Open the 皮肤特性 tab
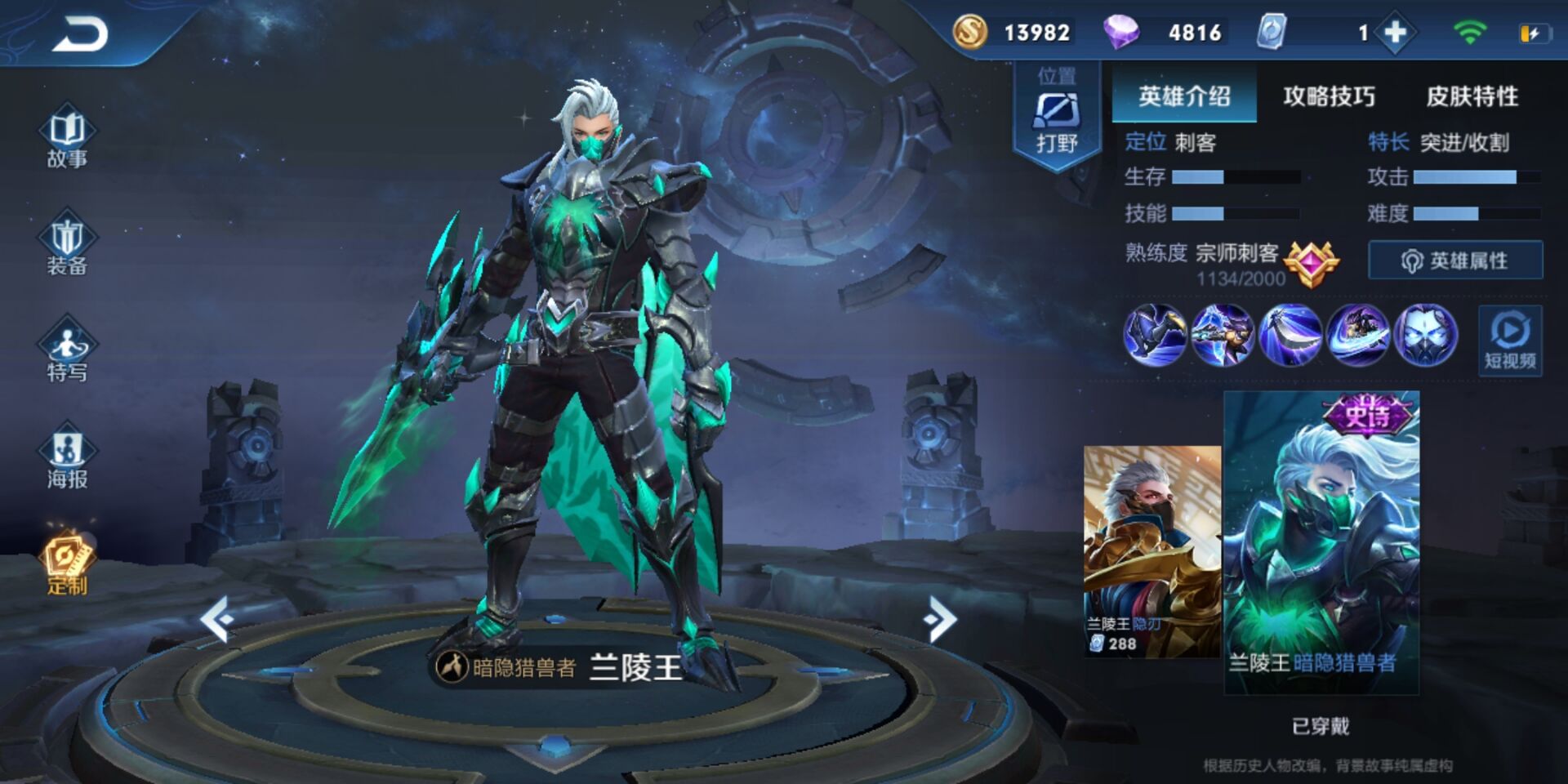1568x784 pixels. (1472, 96)
